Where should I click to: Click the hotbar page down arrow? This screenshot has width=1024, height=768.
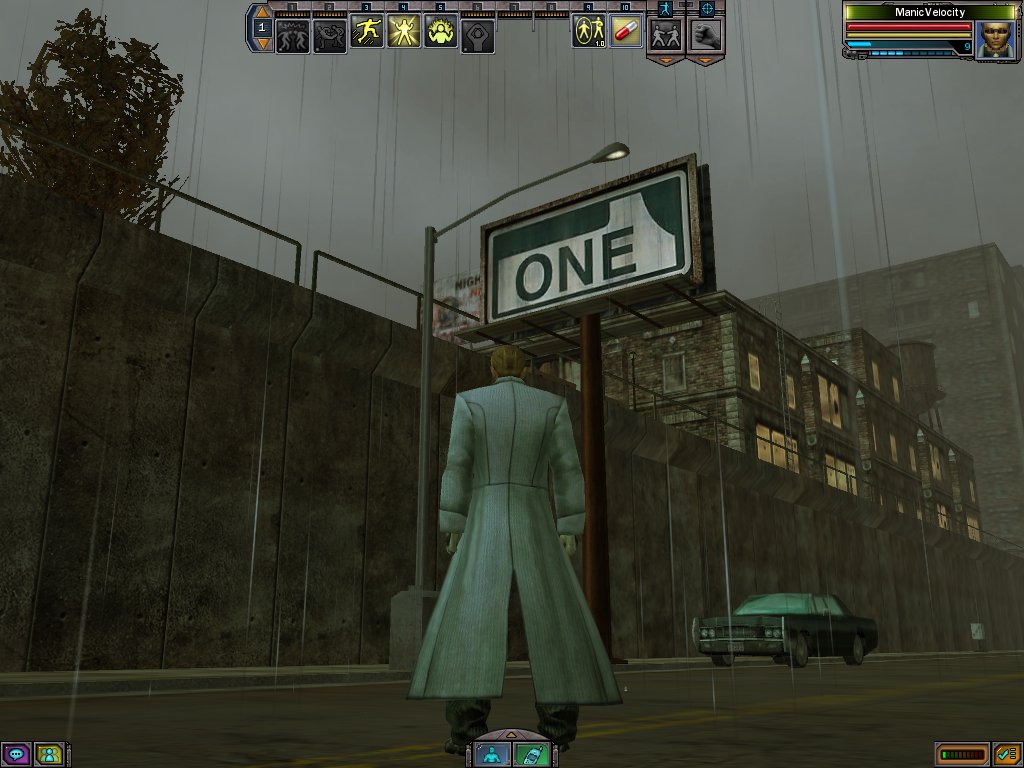(x=262, y=43)
